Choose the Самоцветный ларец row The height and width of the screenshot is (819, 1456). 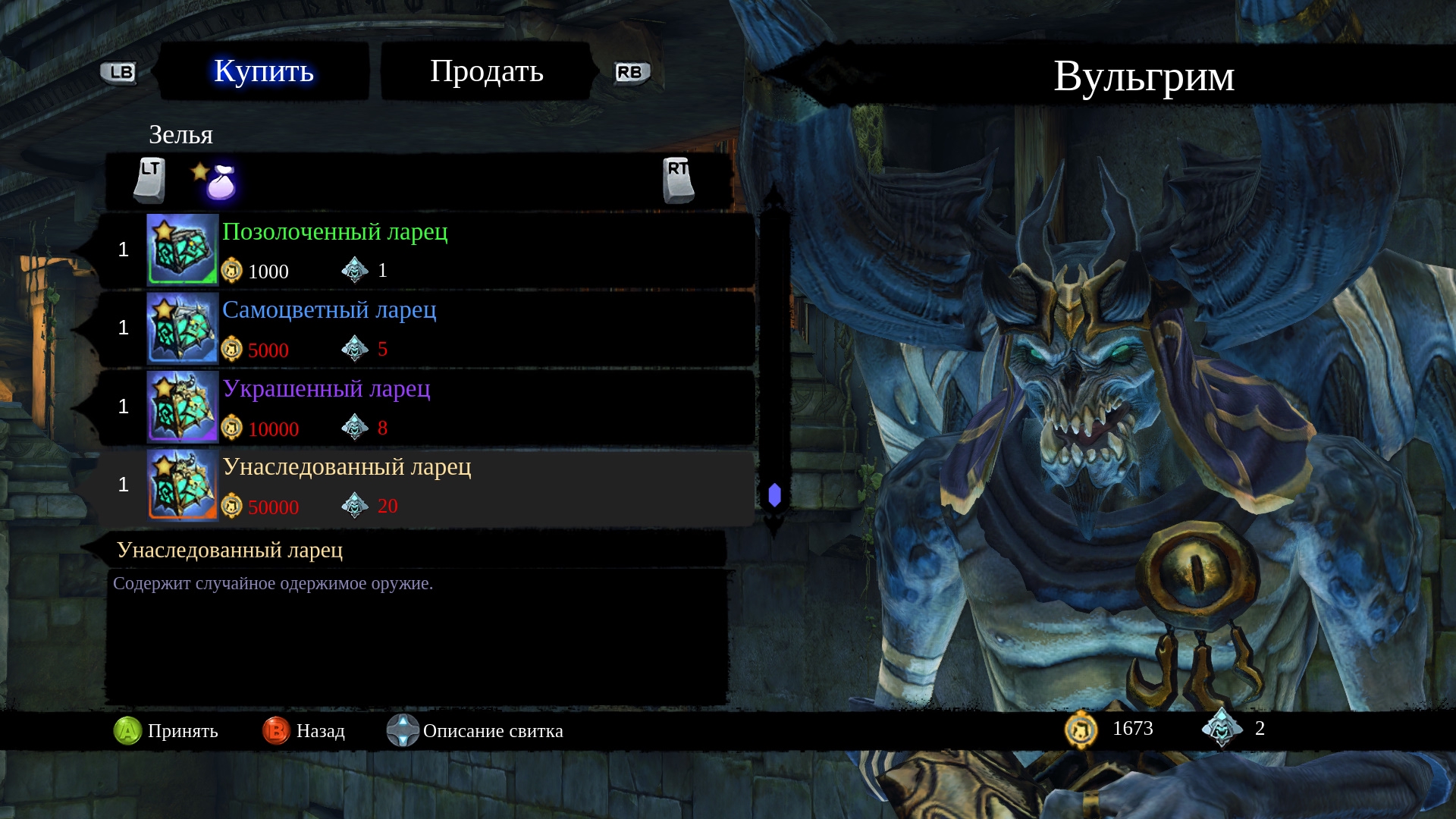(x=425, y=329)
